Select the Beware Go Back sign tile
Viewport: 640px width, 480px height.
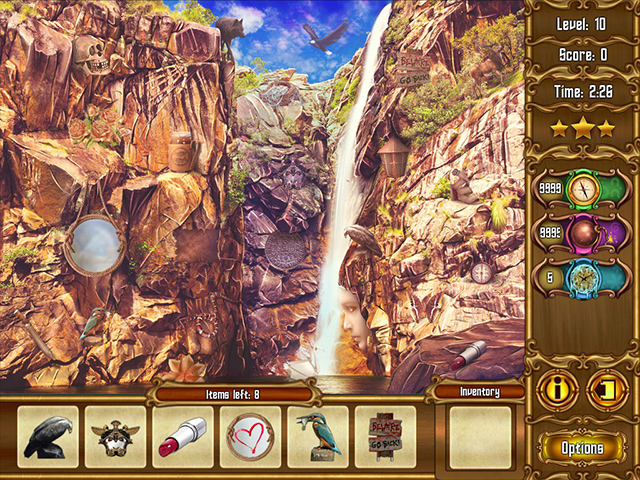pos(385,437)
